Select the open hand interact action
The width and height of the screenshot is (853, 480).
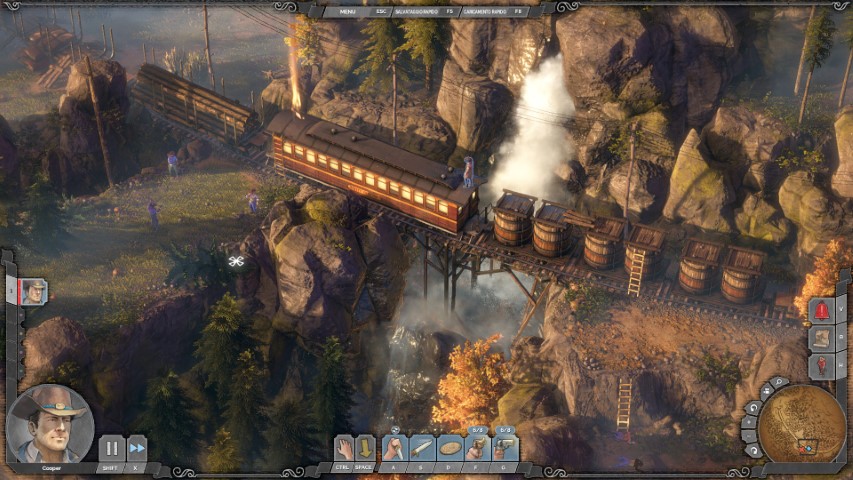[344, 448]
